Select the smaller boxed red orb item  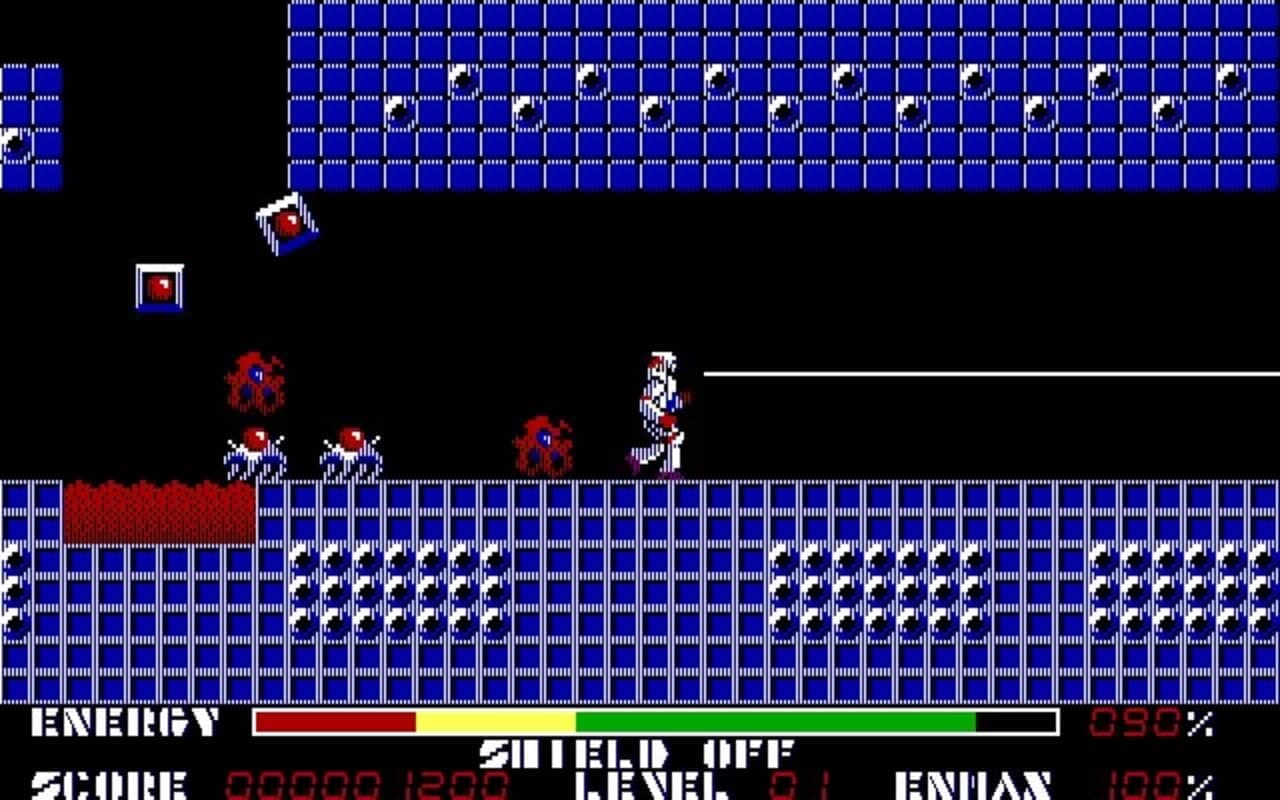point(158,288)
